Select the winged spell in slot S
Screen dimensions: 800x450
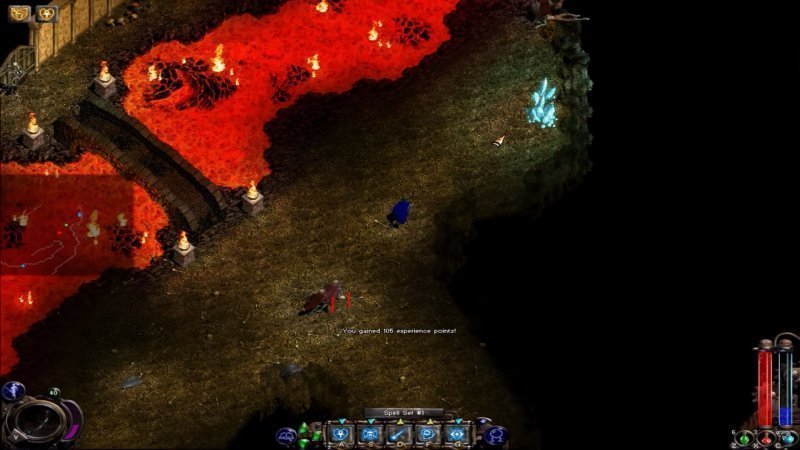pyautogui.click(x=370, y=434)
